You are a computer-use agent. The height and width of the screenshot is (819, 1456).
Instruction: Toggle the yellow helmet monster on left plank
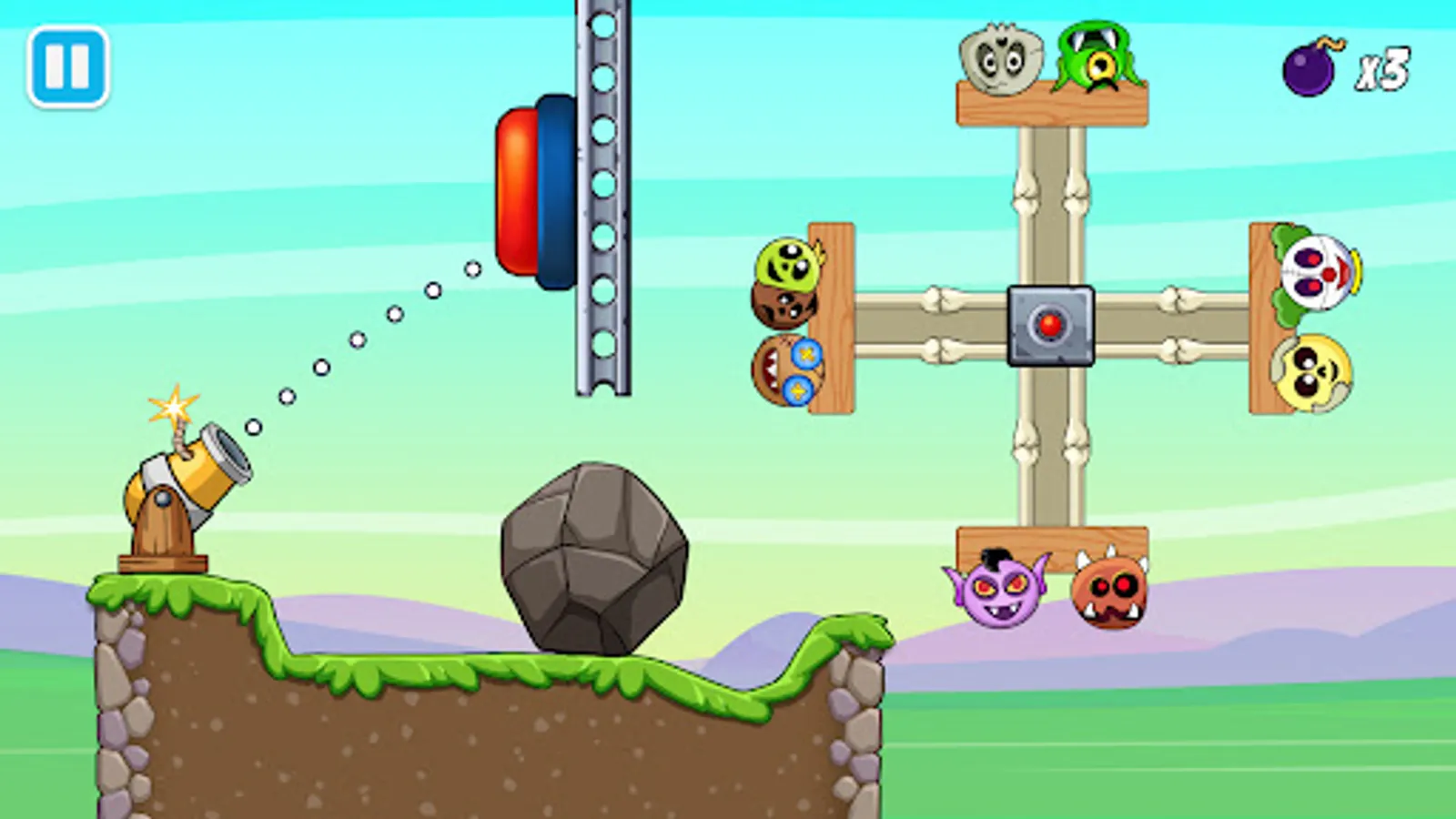(x=788, y=264)
